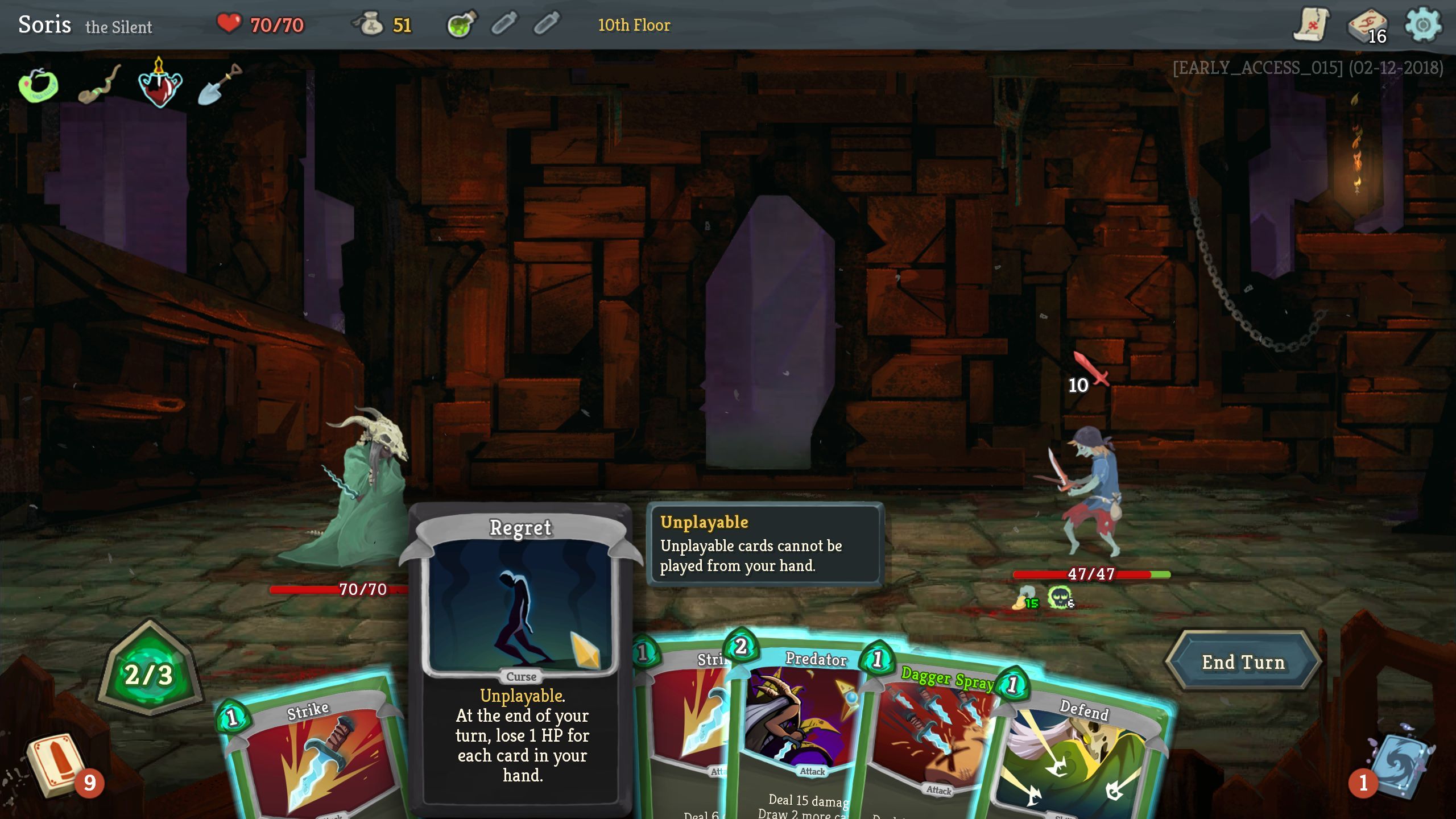Screen dimensions: 1456x819
Task: Inspect the red heart vial relic
Action: 160,85
